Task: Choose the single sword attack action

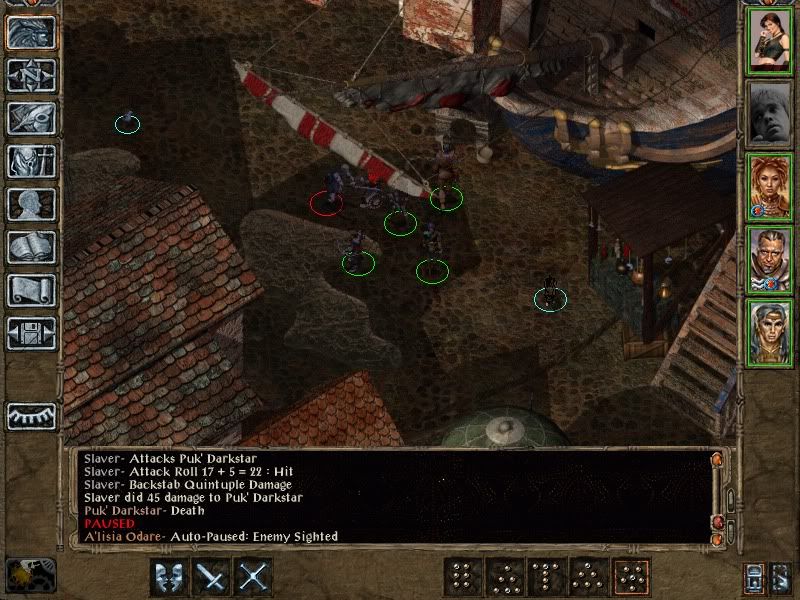Action: (x=212, y=576)
